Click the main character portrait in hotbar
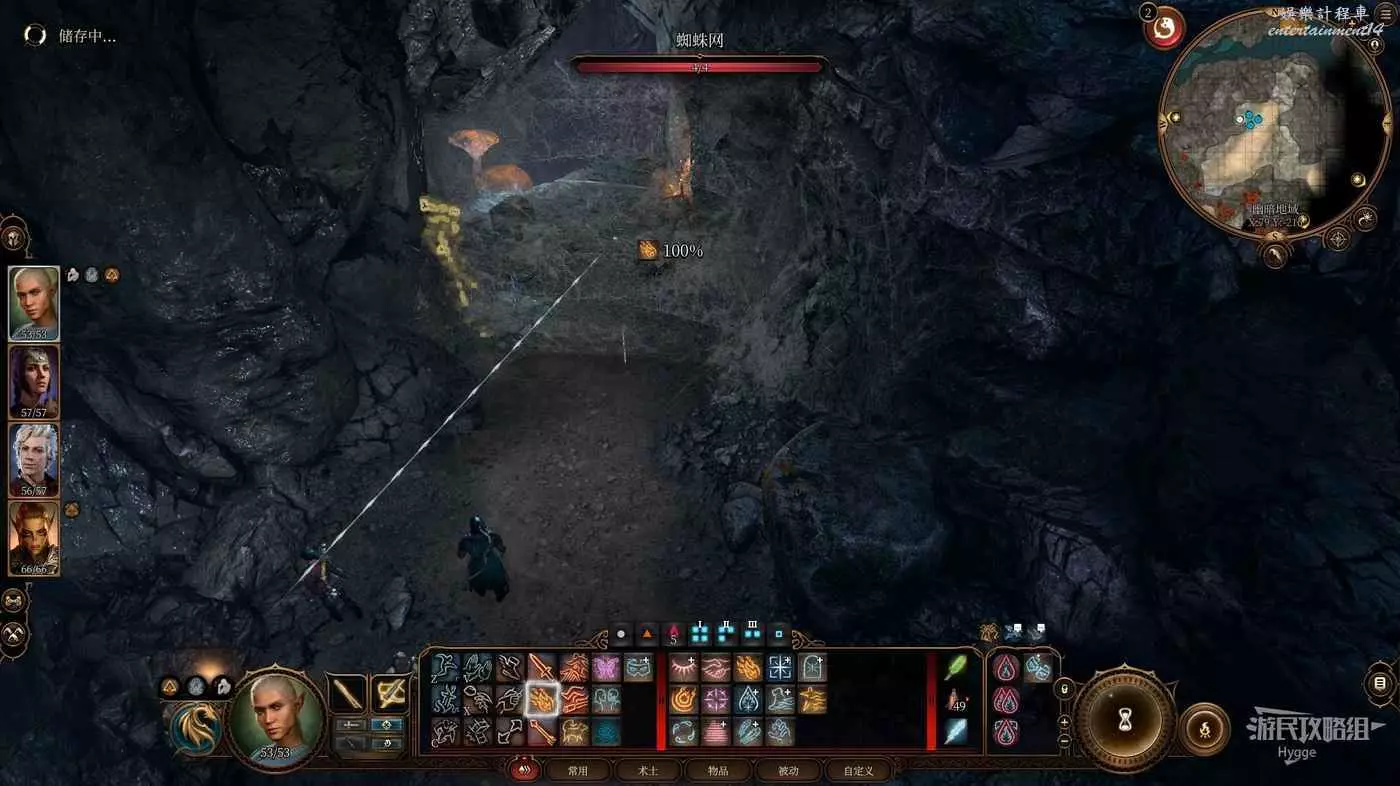 pos(274,715)
